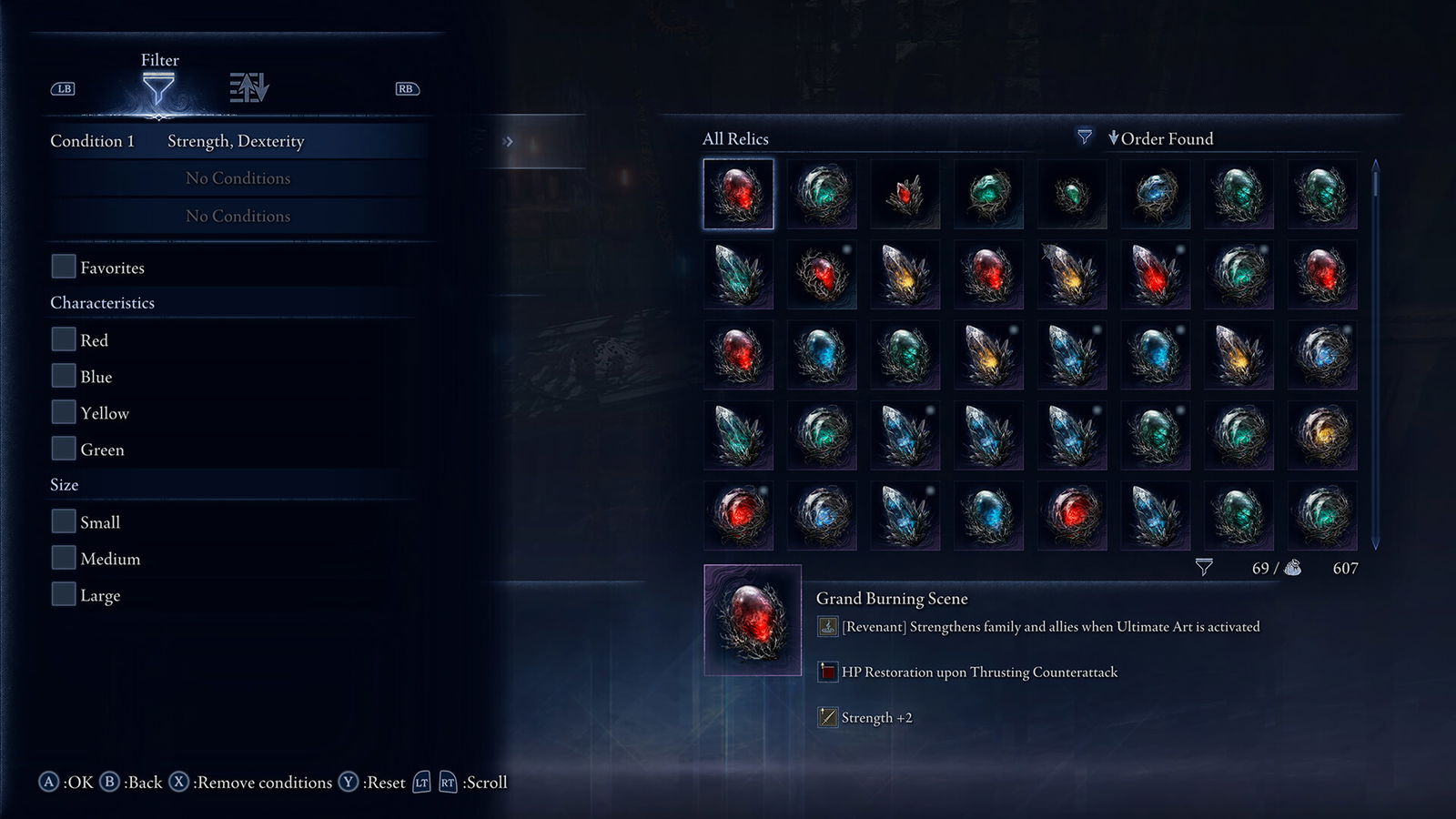Image resolution: width=1456 pixels, height=819 pixels.
Task: Click the Strength +2 effect icon
Action: (828, 717)
